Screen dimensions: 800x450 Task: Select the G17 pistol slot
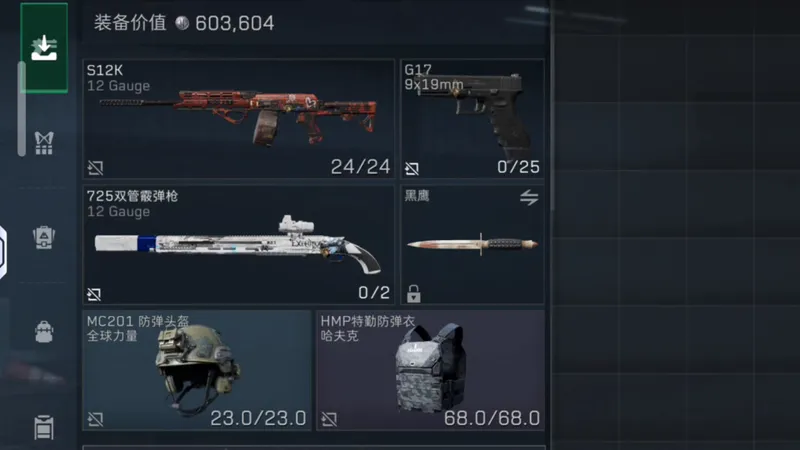click(x=472, y=118)
